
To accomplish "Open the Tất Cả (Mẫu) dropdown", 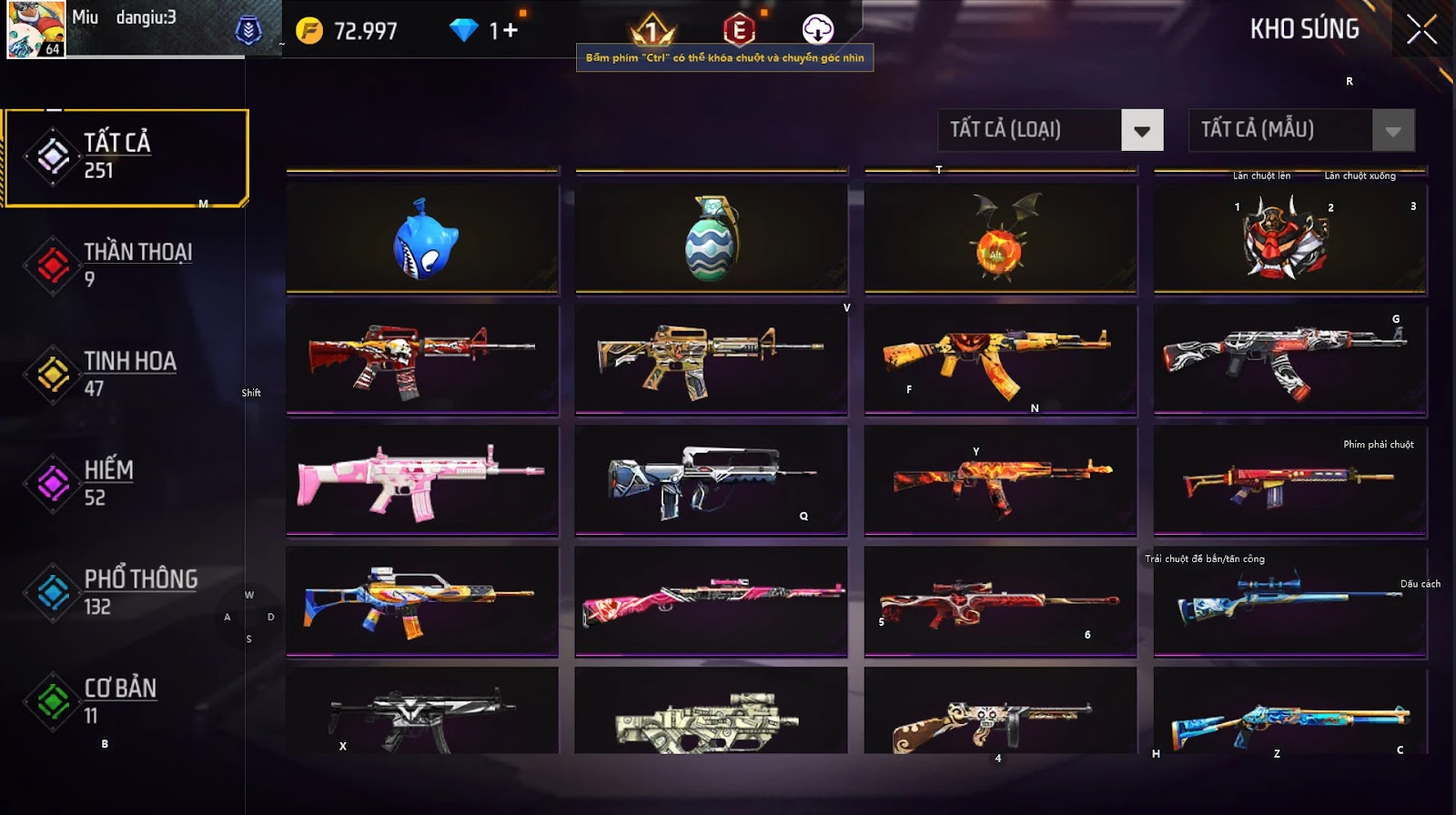I will pyautogui.click(x=1392, y=130).
